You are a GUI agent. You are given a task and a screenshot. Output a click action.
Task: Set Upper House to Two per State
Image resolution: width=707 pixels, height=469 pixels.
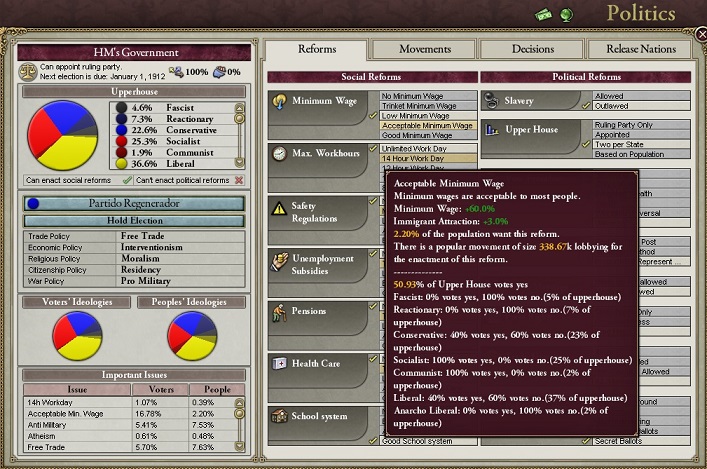(625, 144)
